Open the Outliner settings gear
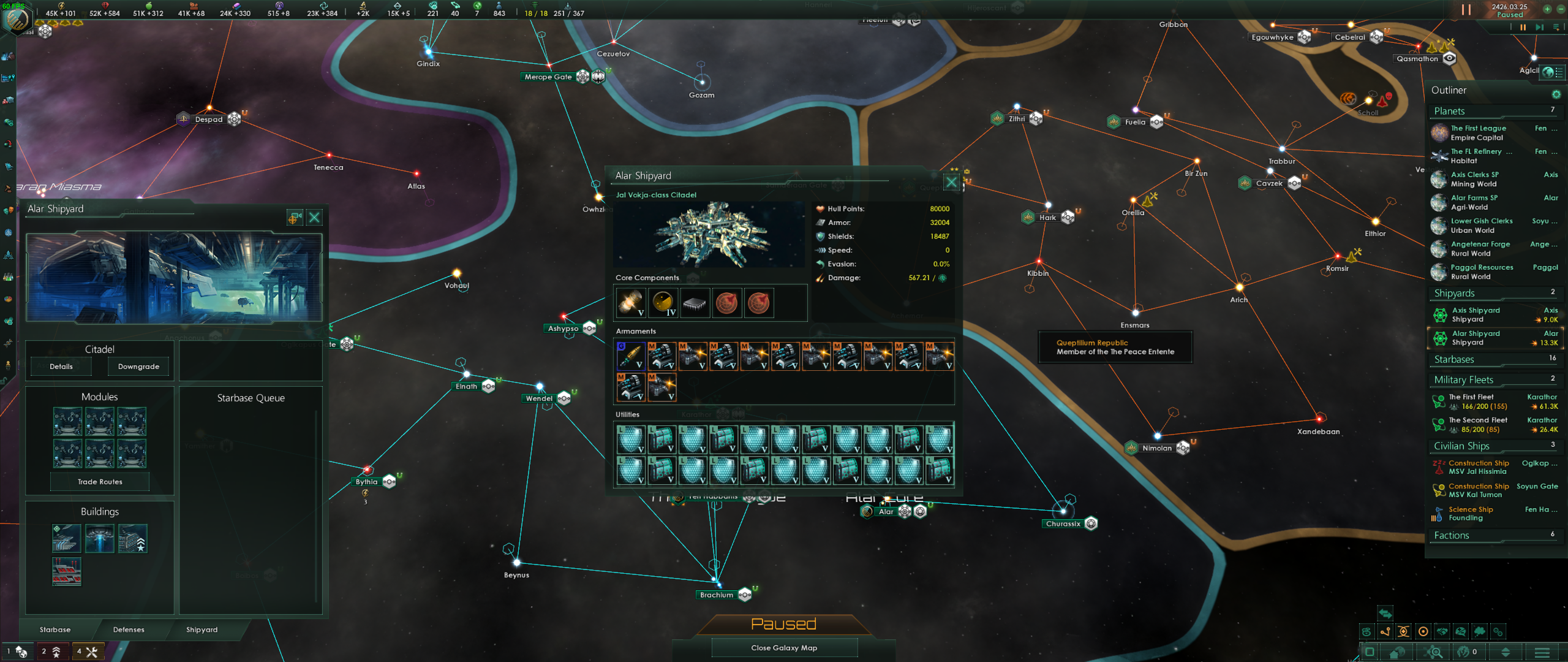Image resolution: width=1568 pixels, height=662 pixels. coord(1556,94)
